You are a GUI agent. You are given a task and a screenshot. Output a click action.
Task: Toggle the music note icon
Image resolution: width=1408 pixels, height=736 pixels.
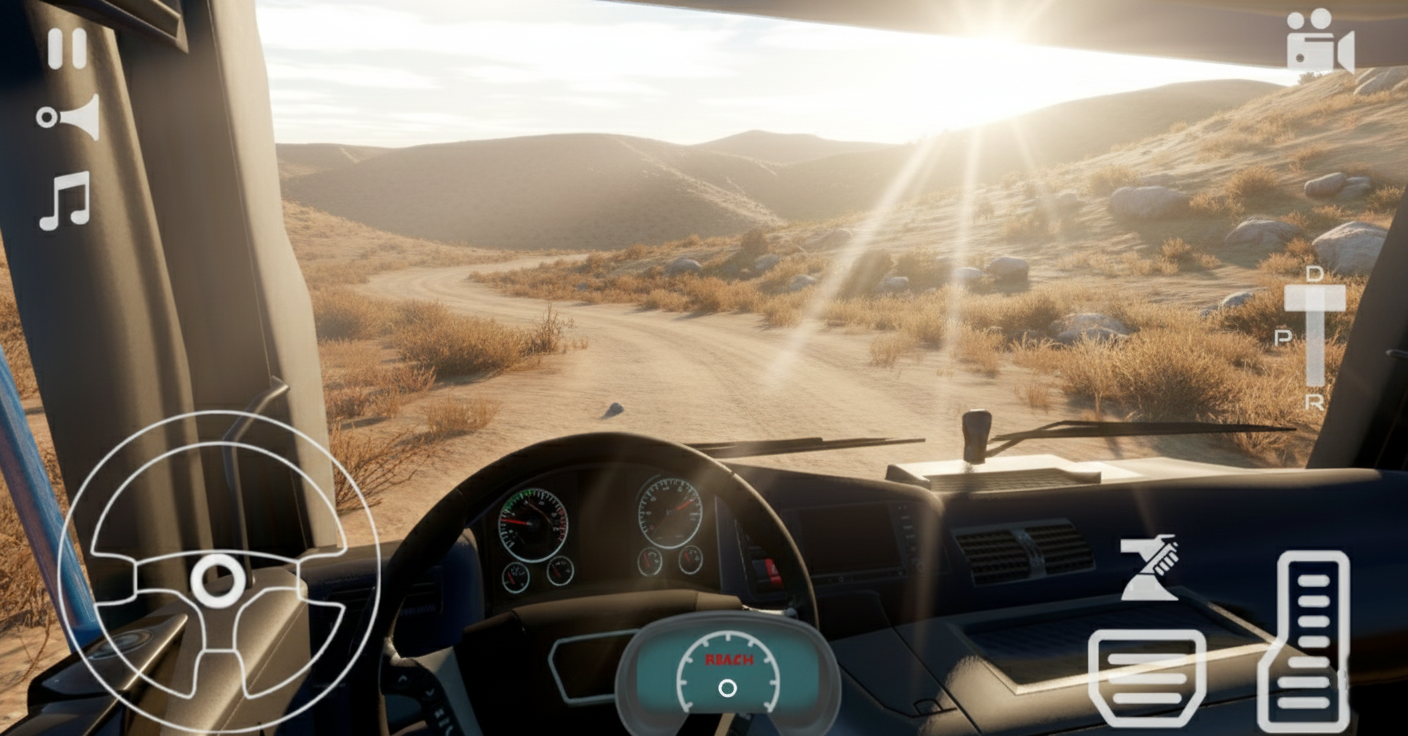click(65, 200)
